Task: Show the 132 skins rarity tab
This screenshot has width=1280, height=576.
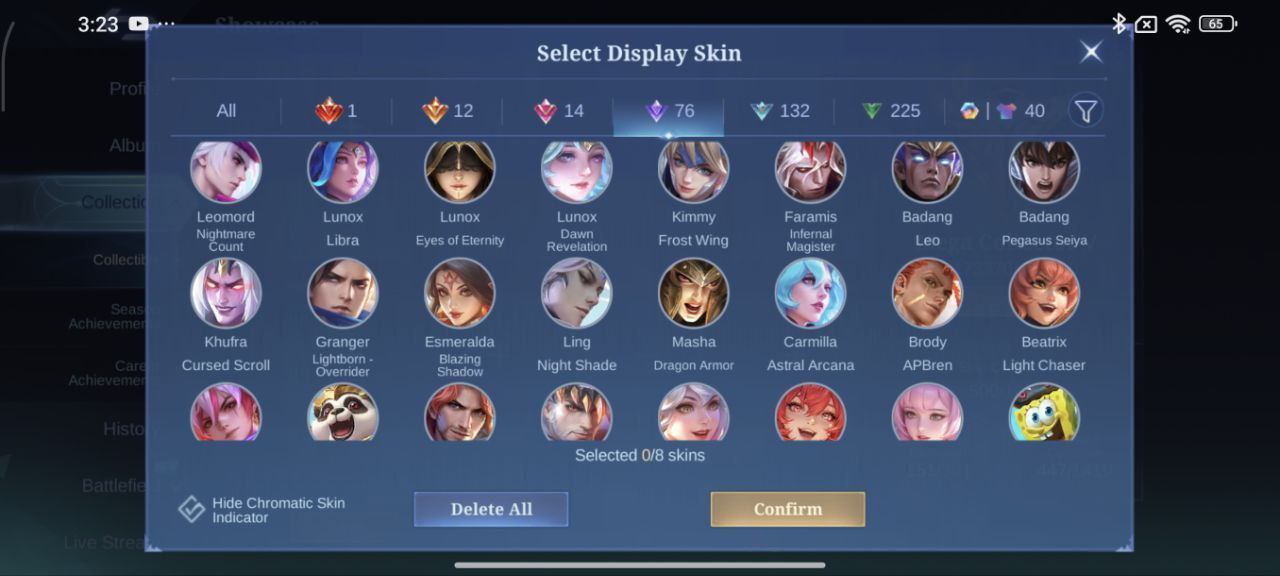Action: pos(780,111)
